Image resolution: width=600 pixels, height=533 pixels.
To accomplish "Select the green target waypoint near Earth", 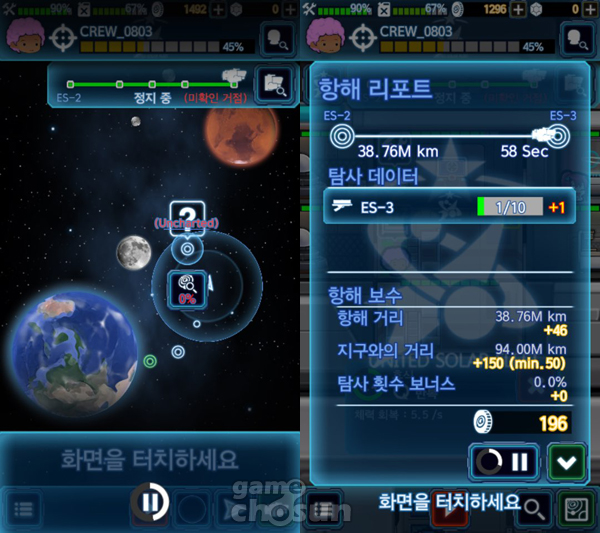I will pos(150,361).
